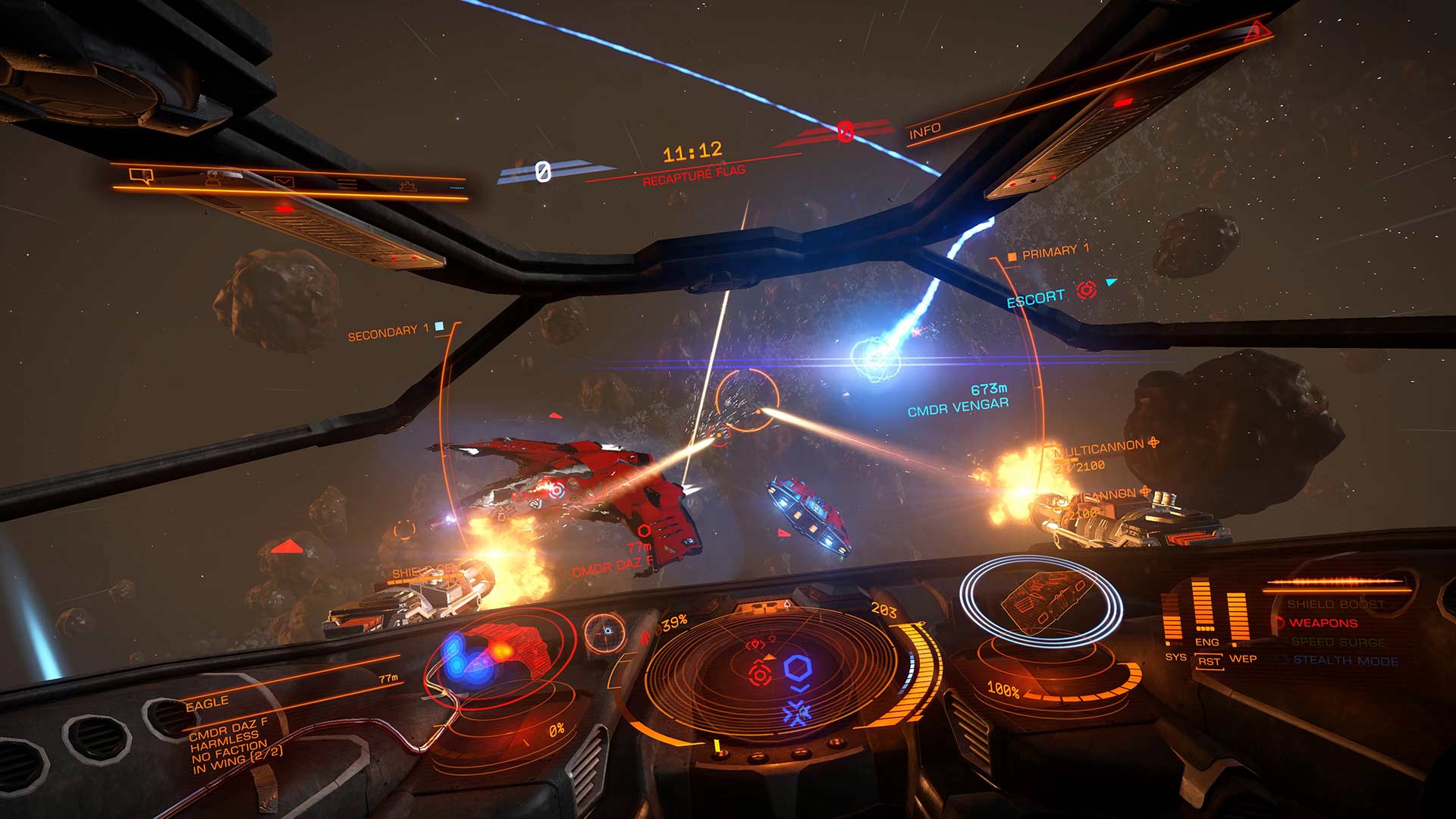This screenshot has height=819, width=1456.
Task: Open the settings gear icon on the comms panel
Action: click(409, 186)
